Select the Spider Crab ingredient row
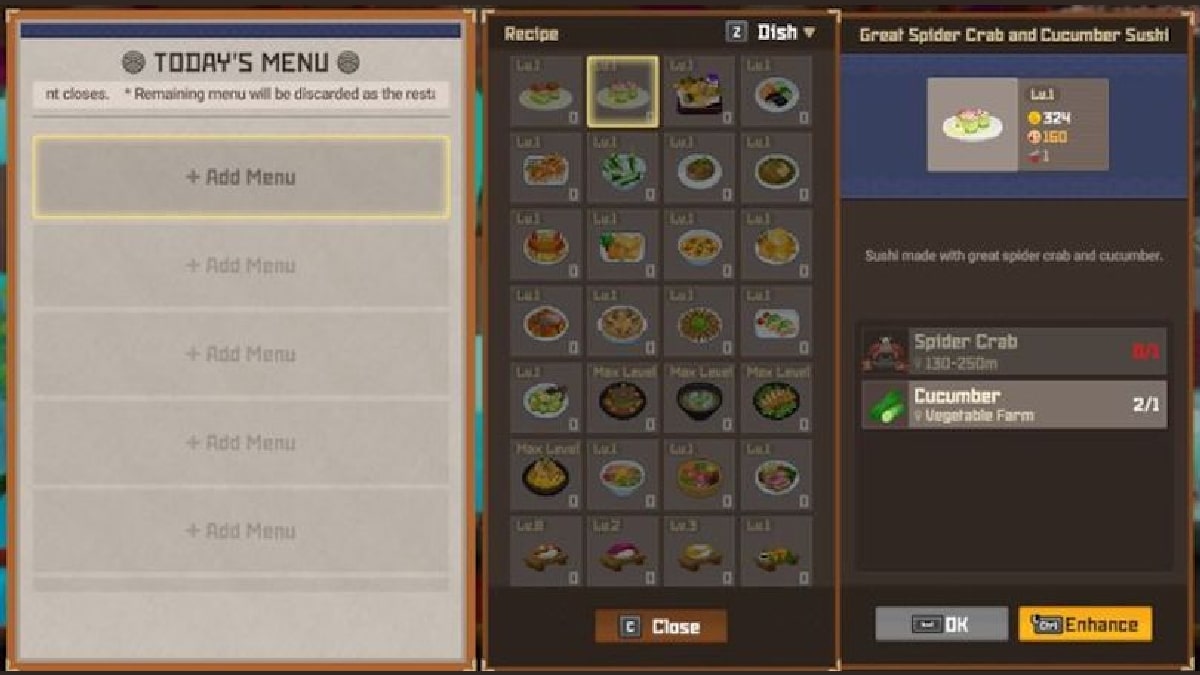 point(1014,351)
